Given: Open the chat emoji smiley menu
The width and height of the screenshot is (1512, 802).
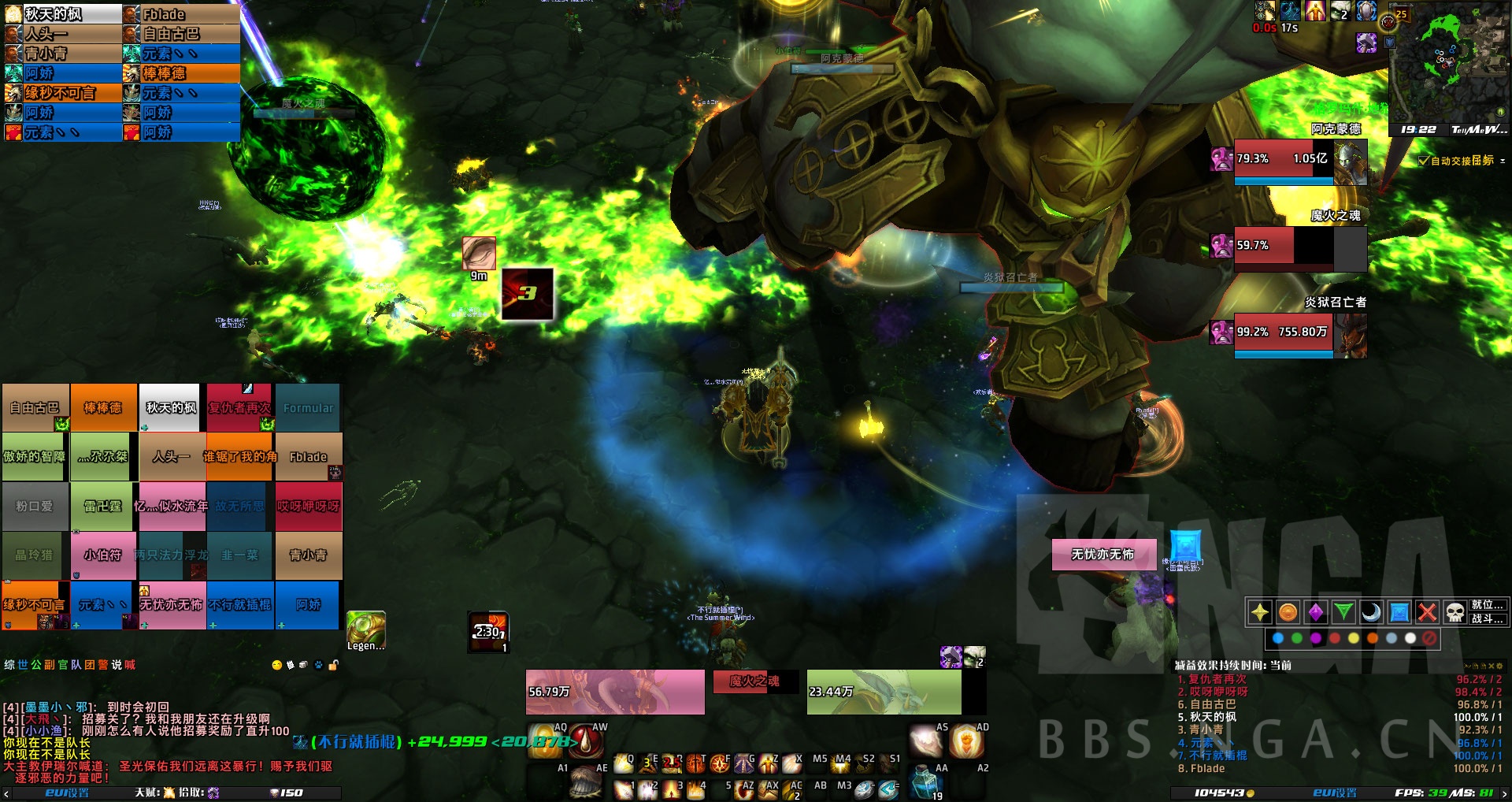Looking at the screenshot, I should (x=276, y=665).
